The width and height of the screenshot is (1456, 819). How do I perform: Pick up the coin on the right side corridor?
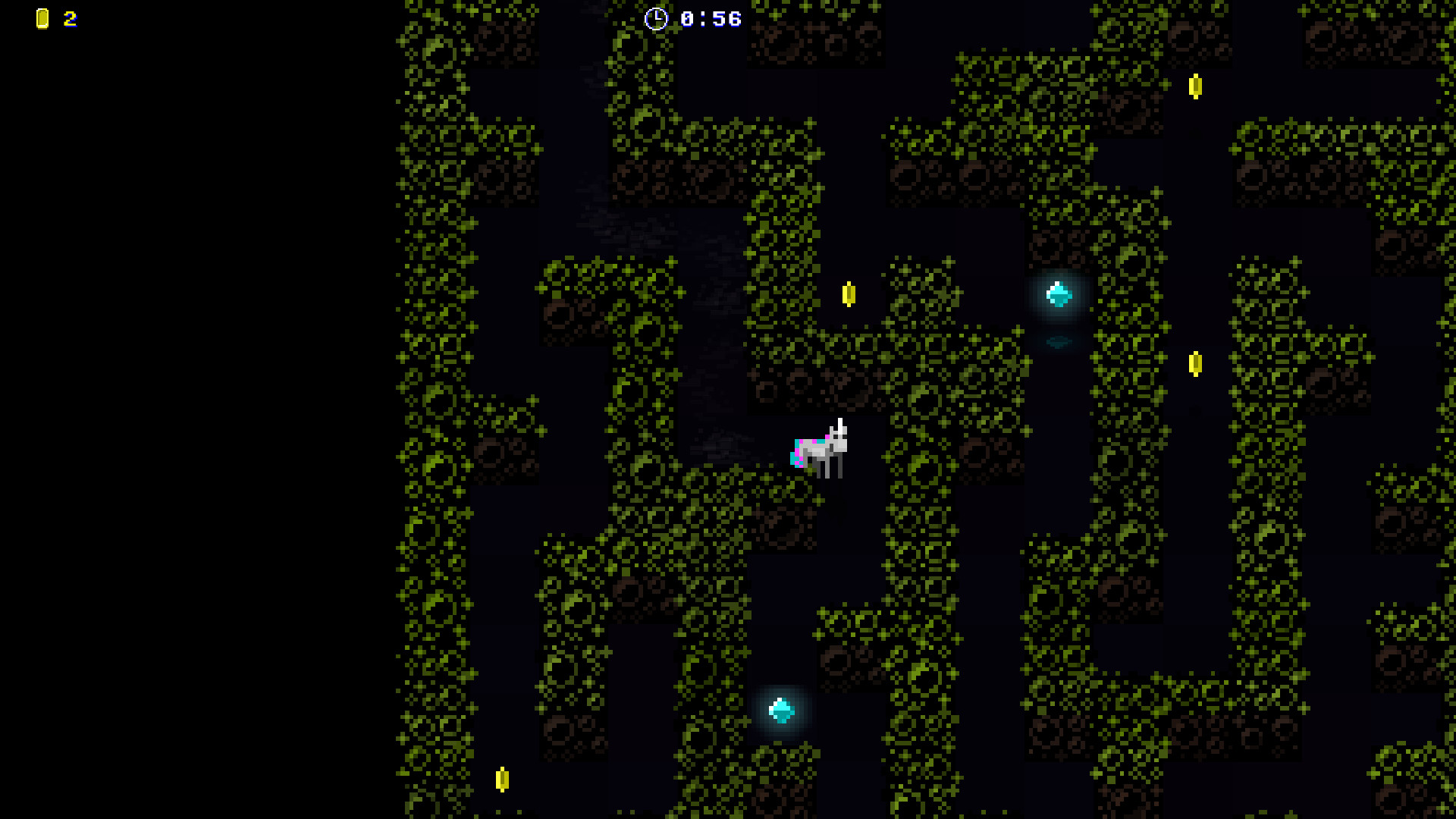(1197, 365)
